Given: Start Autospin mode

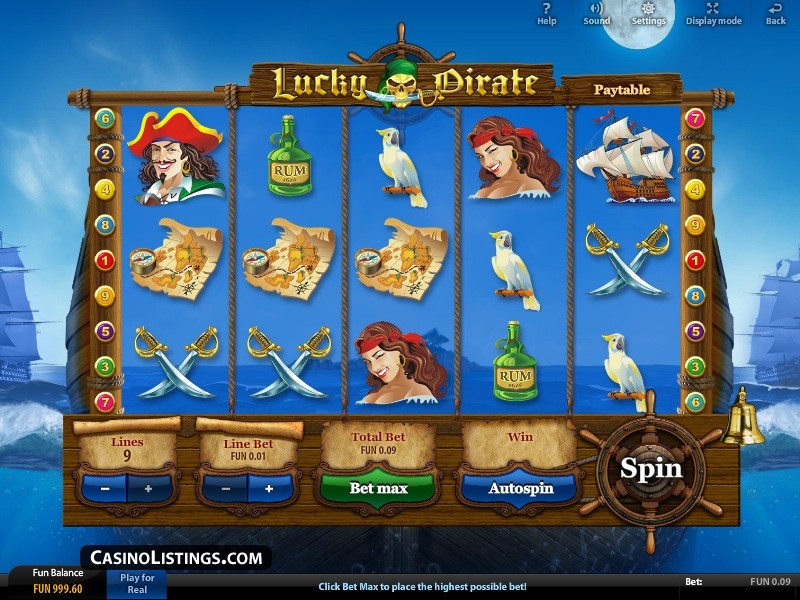Looking at the screenshot, I should 520,489.
